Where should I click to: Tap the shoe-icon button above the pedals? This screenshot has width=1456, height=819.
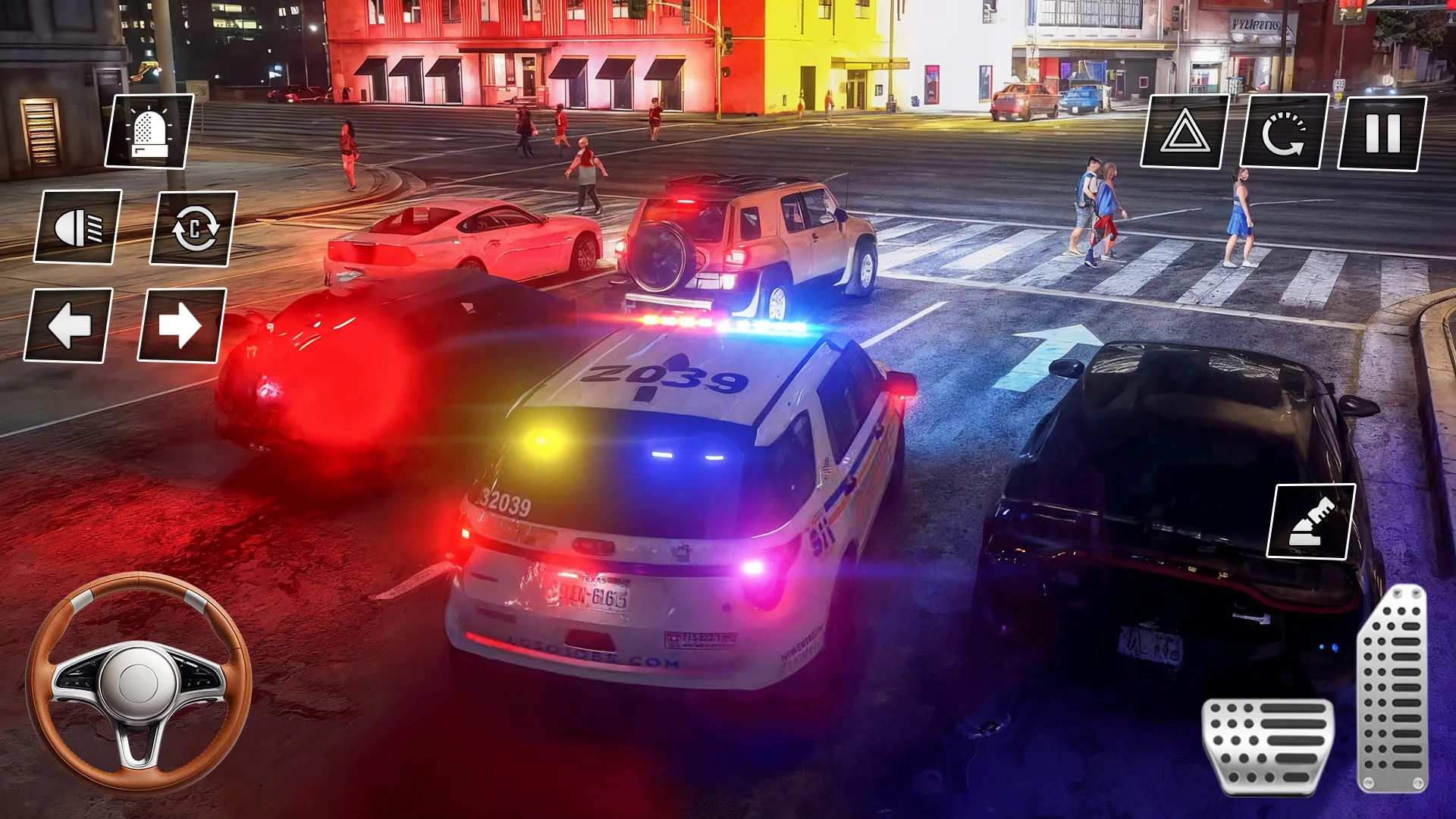tap(1311, 522)
